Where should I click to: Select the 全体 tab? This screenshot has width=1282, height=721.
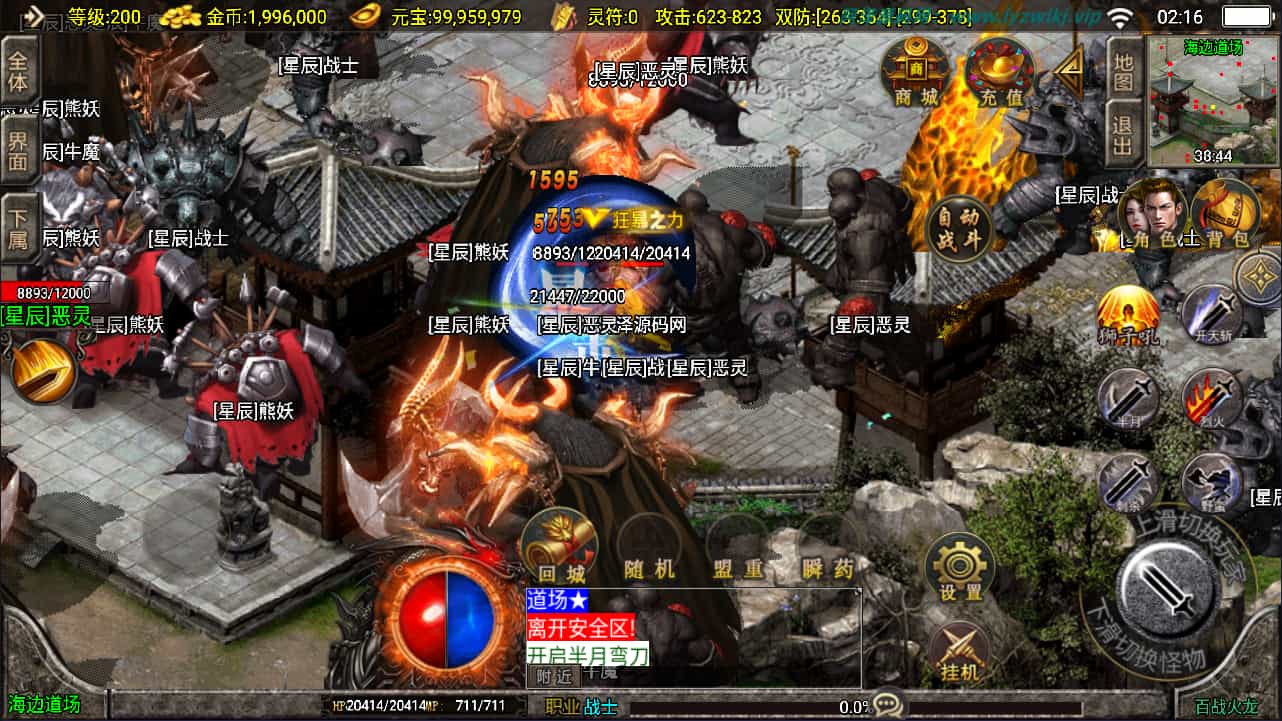(19, 70)
